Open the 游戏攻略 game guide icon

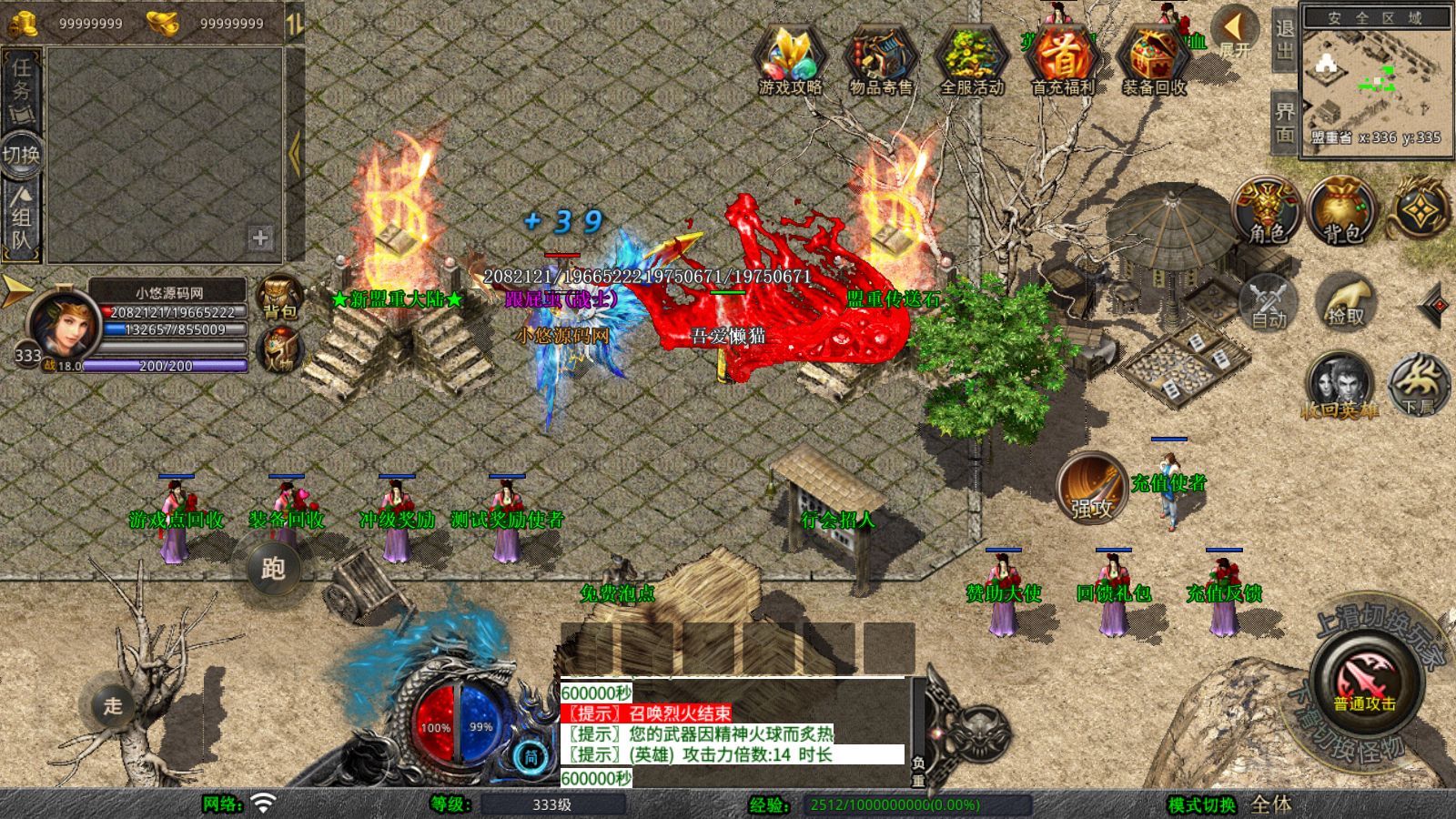(790, 60)
